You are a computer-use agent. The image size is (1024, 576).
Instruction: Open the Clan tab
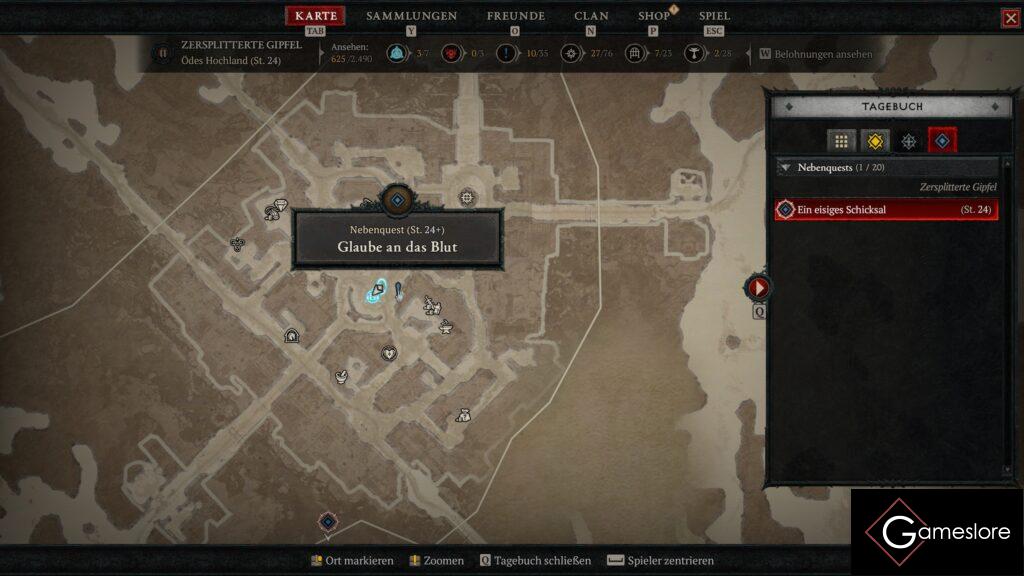click(x=591, y=16)
